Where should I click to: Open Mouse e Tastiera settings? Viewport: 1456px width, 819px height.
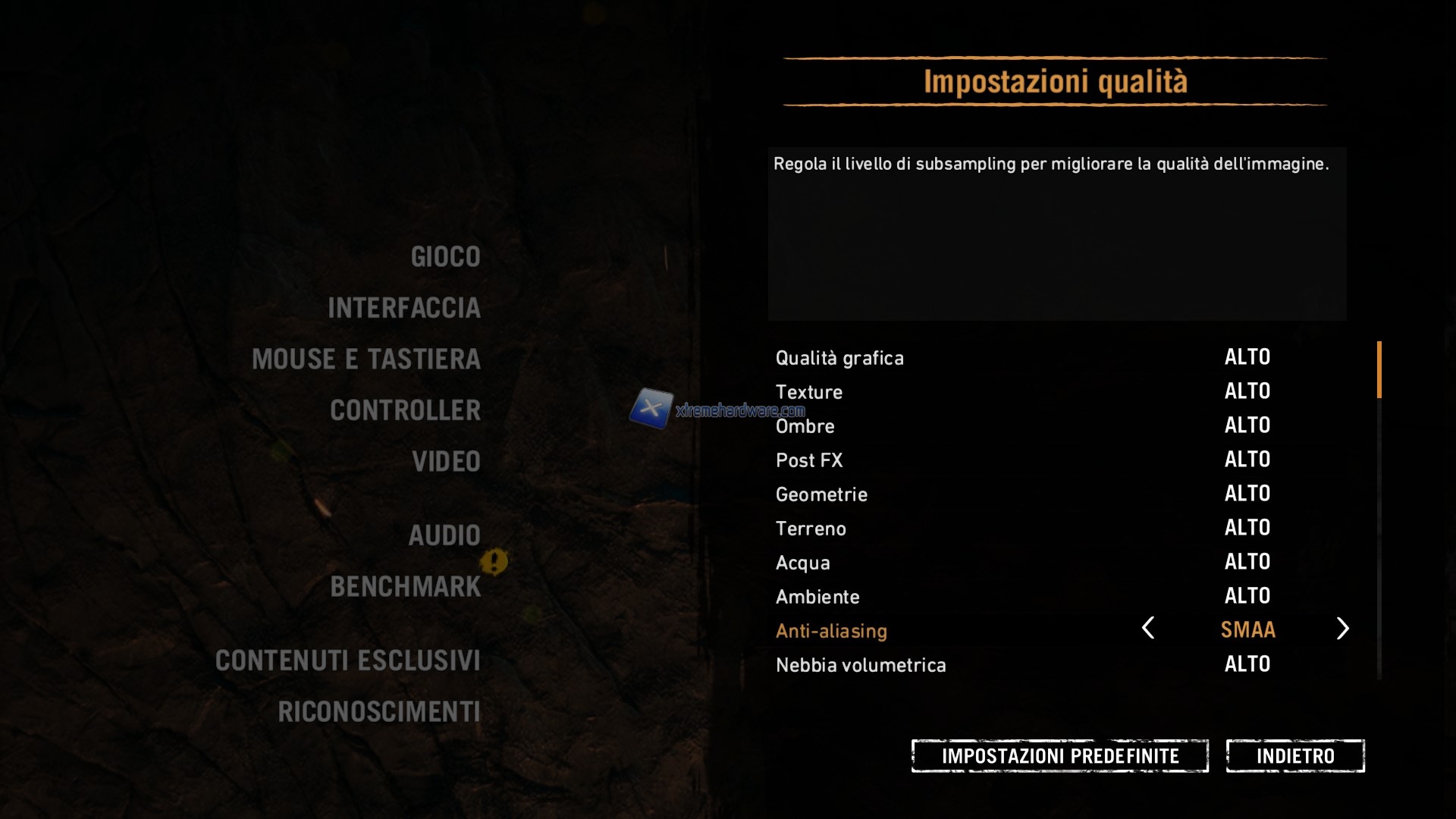(x=366, y=359)
